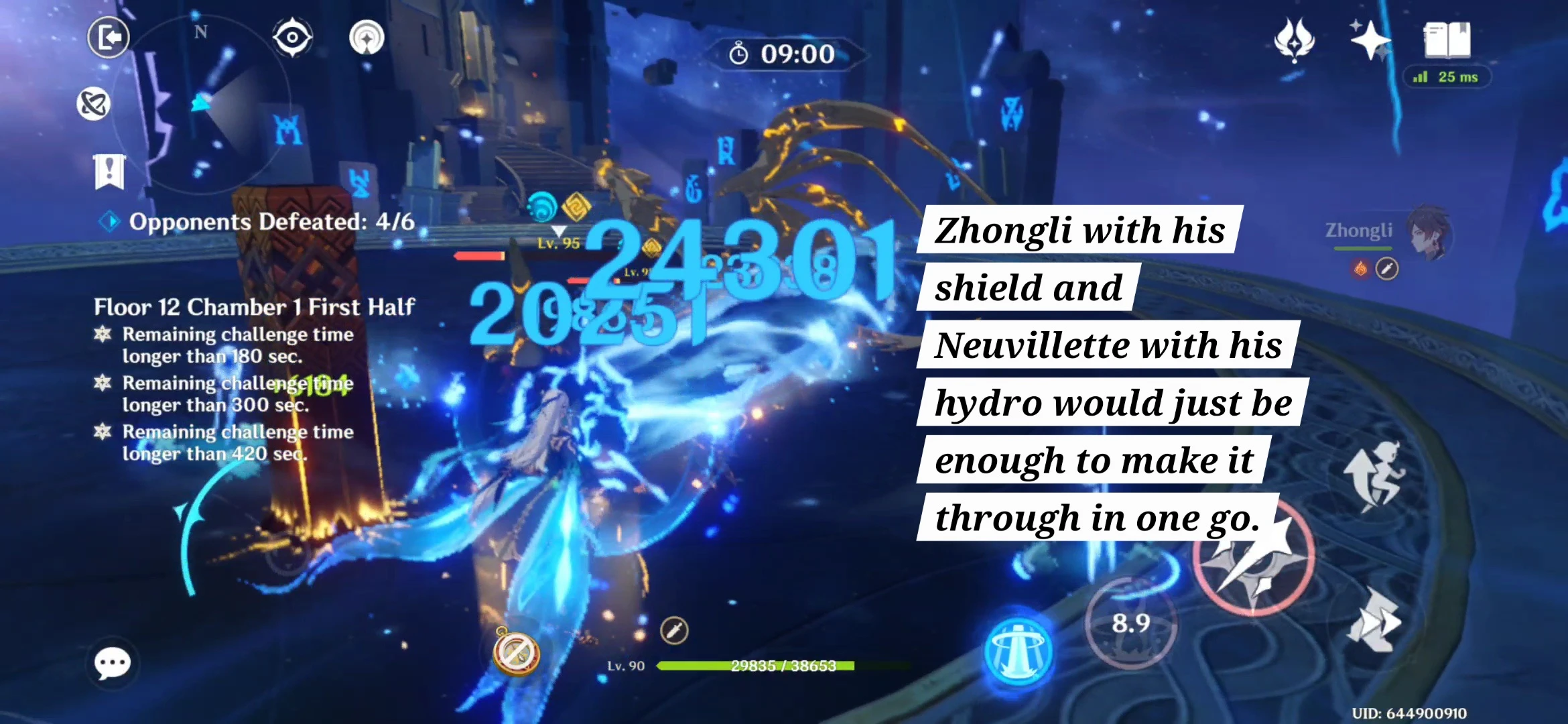
Task: Tap the exit challenge door icon
Action: coord(108,38)
